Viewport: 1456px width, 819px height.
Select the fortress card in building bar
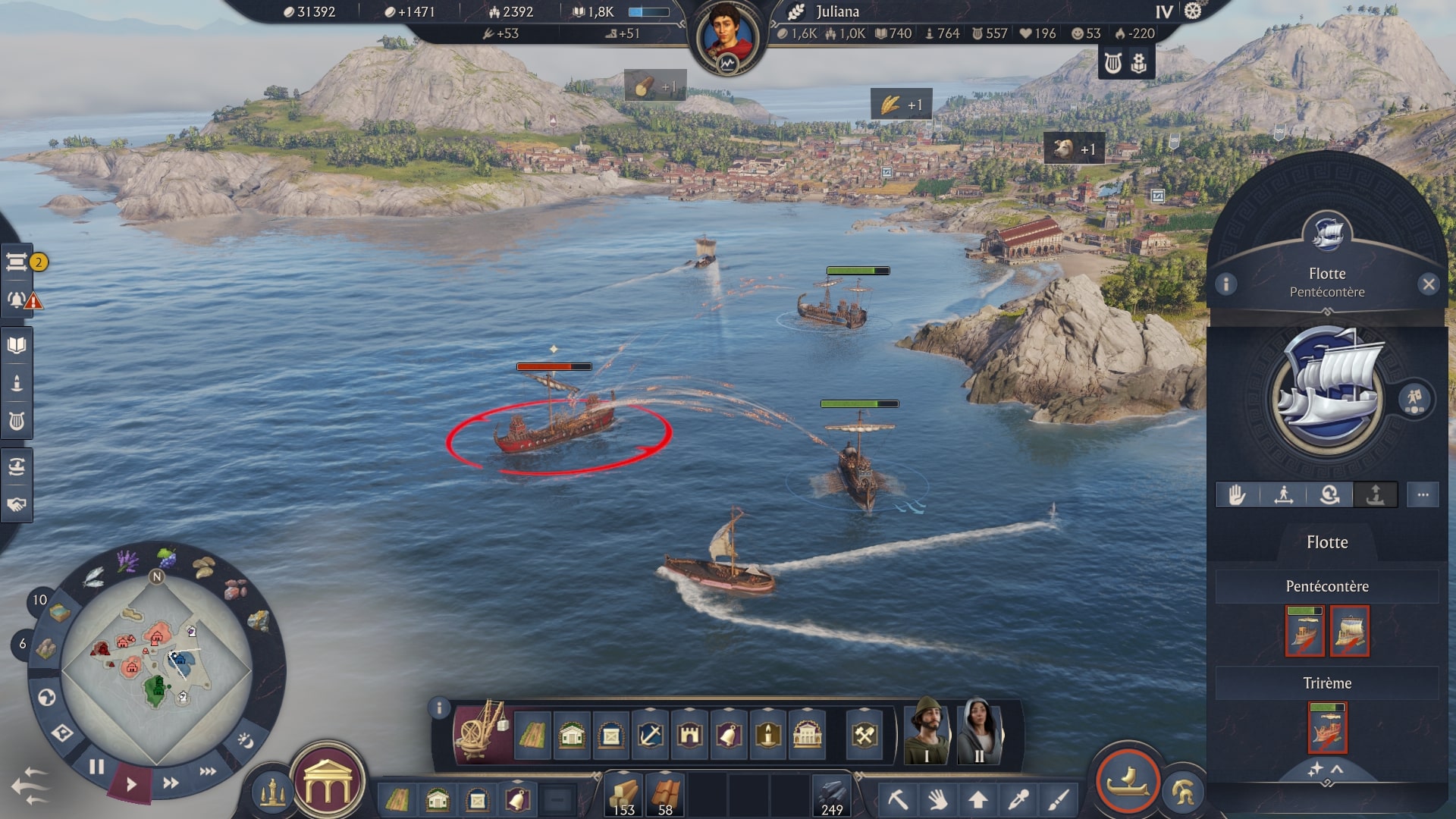[690, 735]
